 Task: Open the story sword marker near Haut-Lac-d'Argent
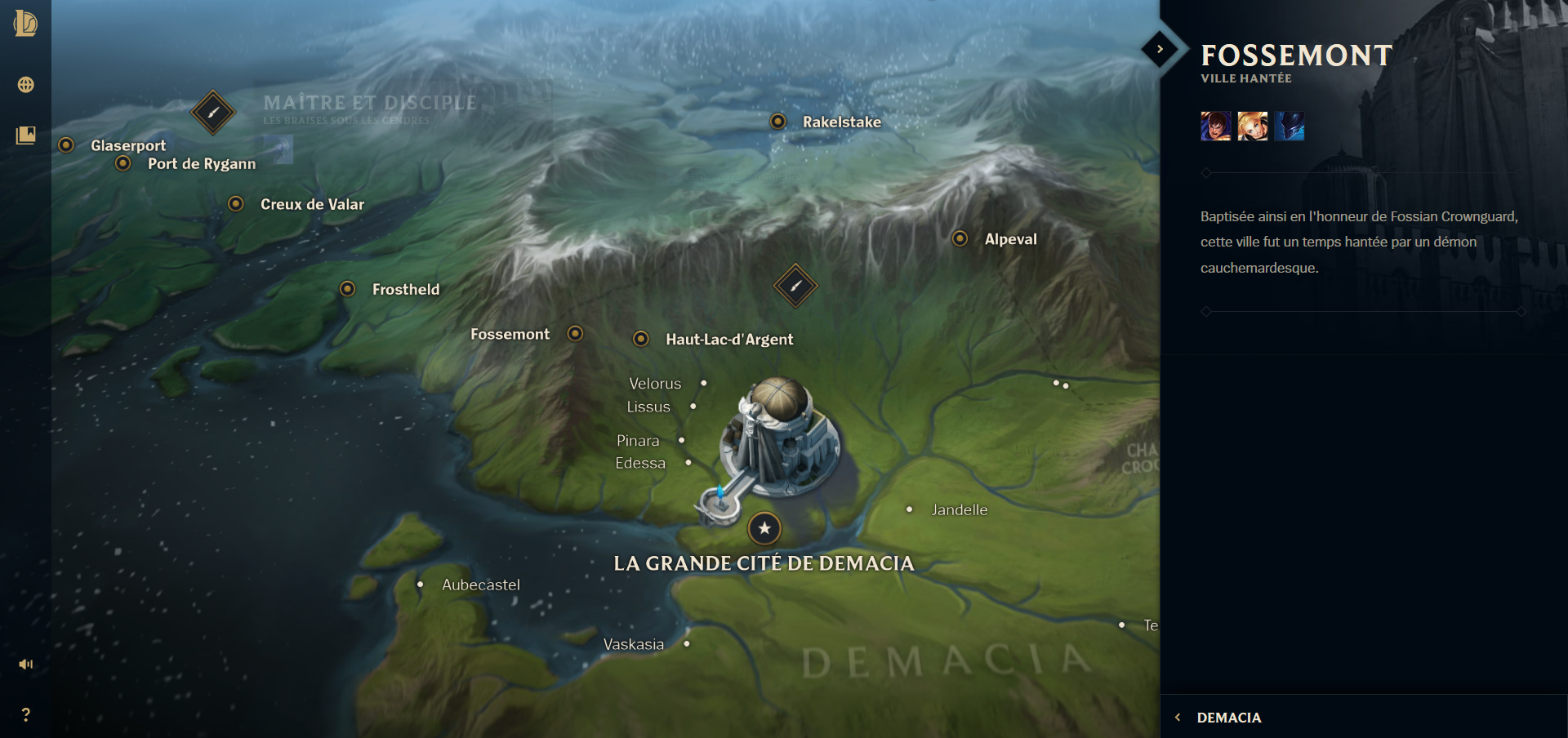tap(796, 287)
